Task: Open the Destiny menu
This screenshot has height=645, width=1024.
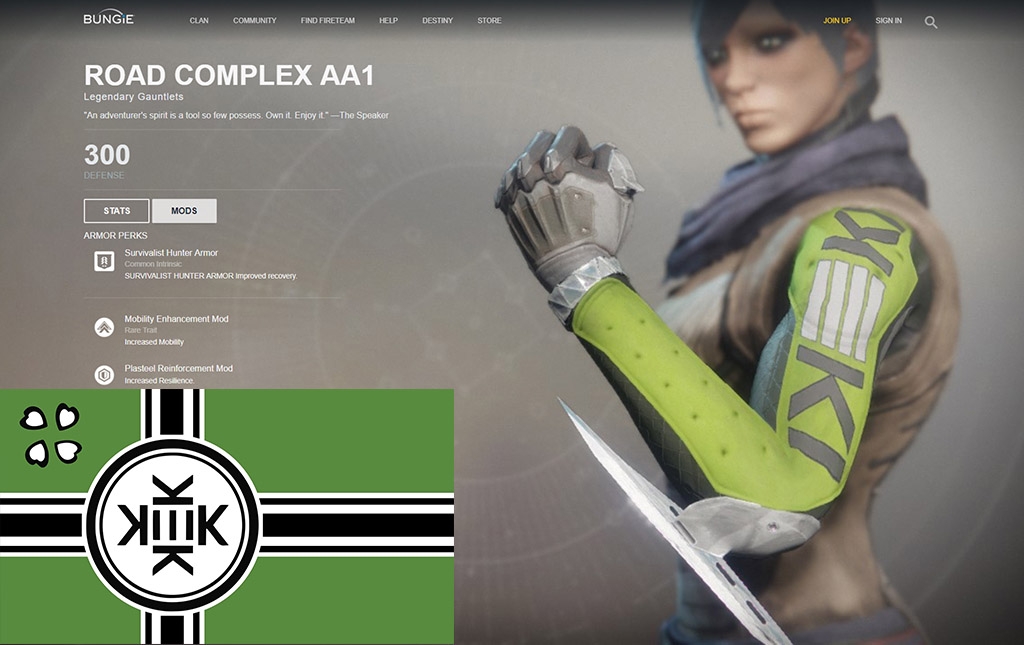Action: click(x=437, y=21)
